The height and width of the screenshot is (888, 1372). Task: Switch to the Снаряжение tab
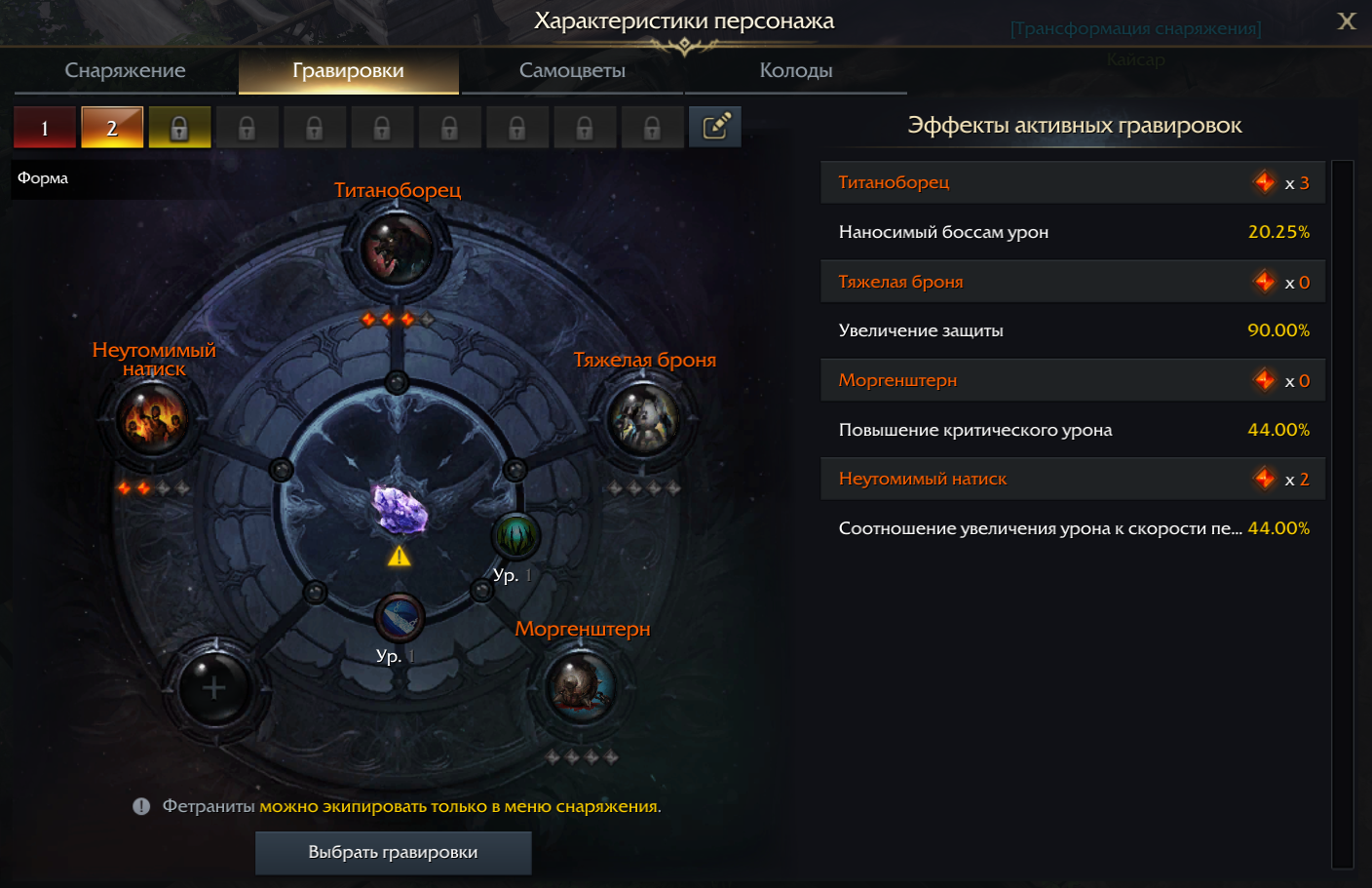pyautogui.click(x=125, y=70)
